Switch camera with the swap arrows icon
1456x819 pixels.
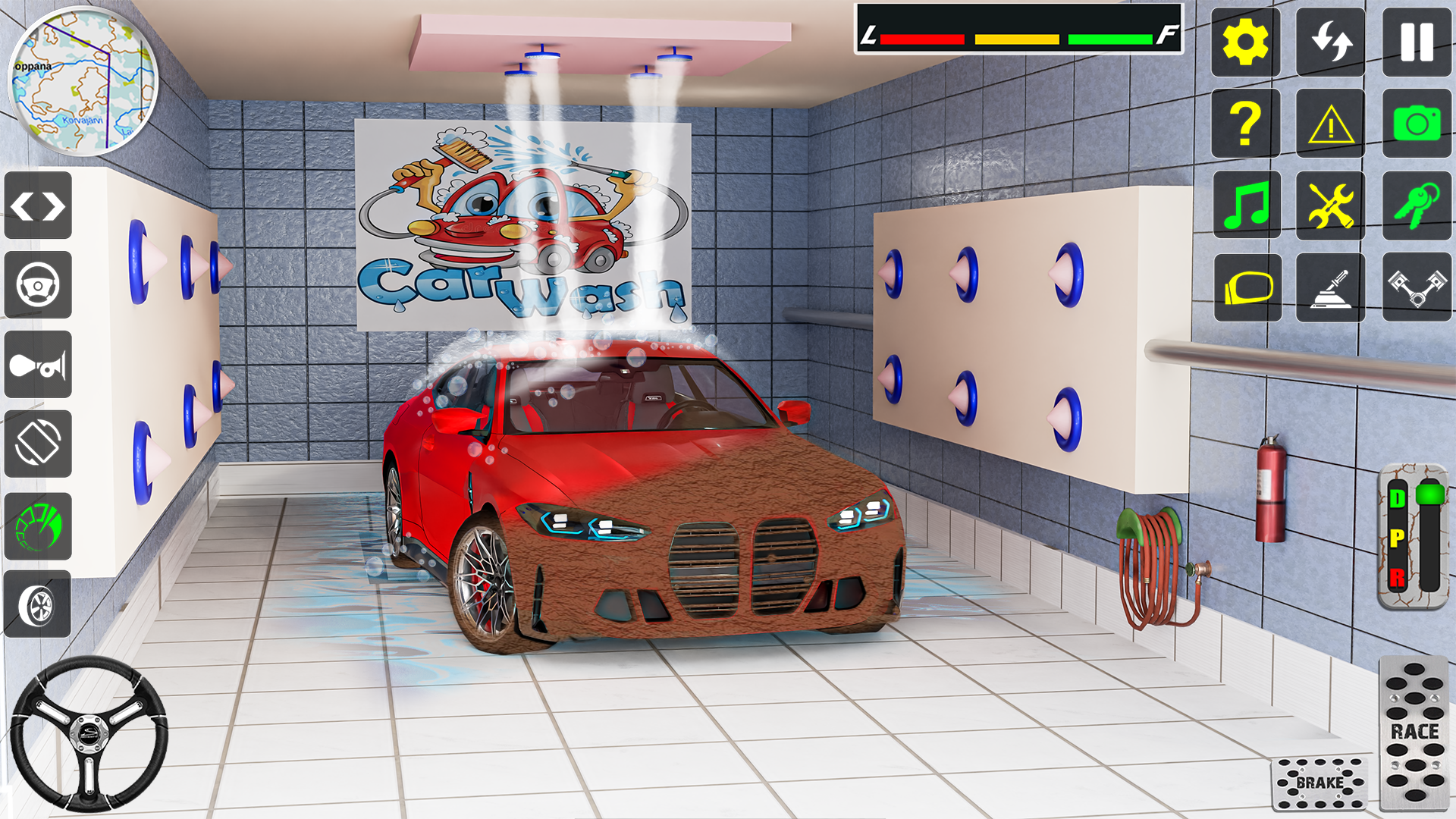point(1329,43)
